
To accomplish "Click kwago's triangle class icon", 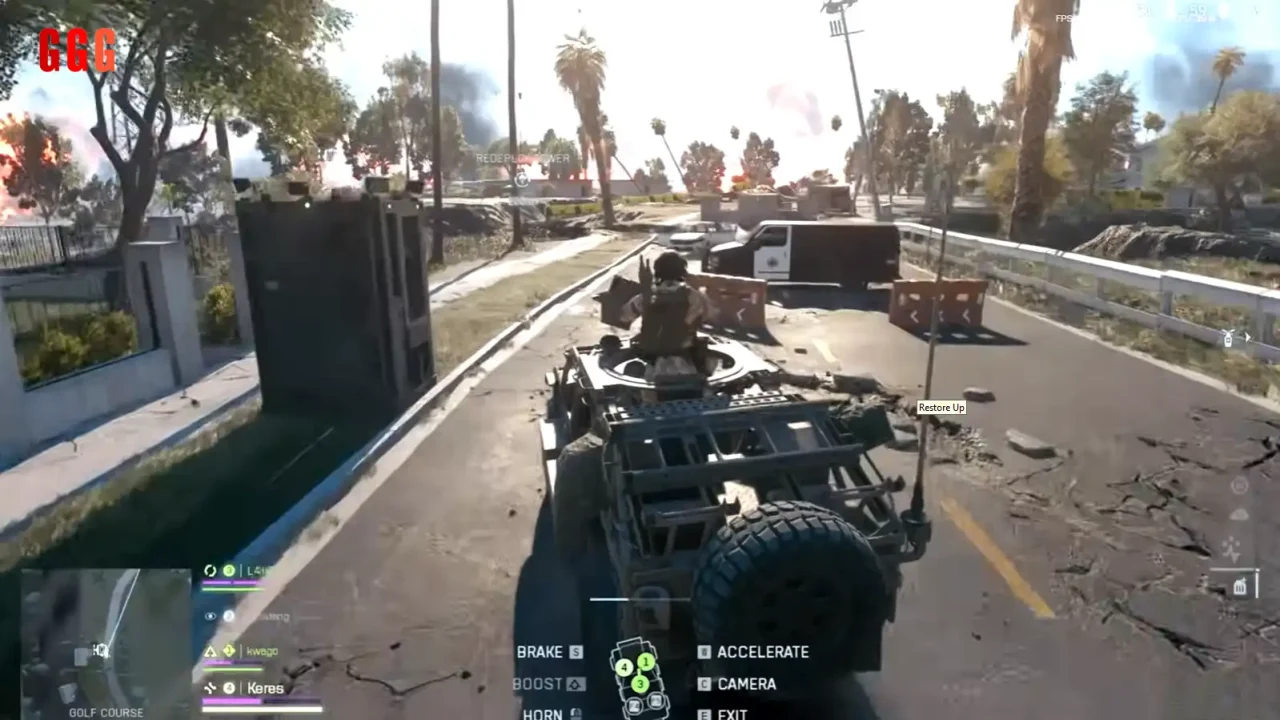I will (x=210, y=650).
